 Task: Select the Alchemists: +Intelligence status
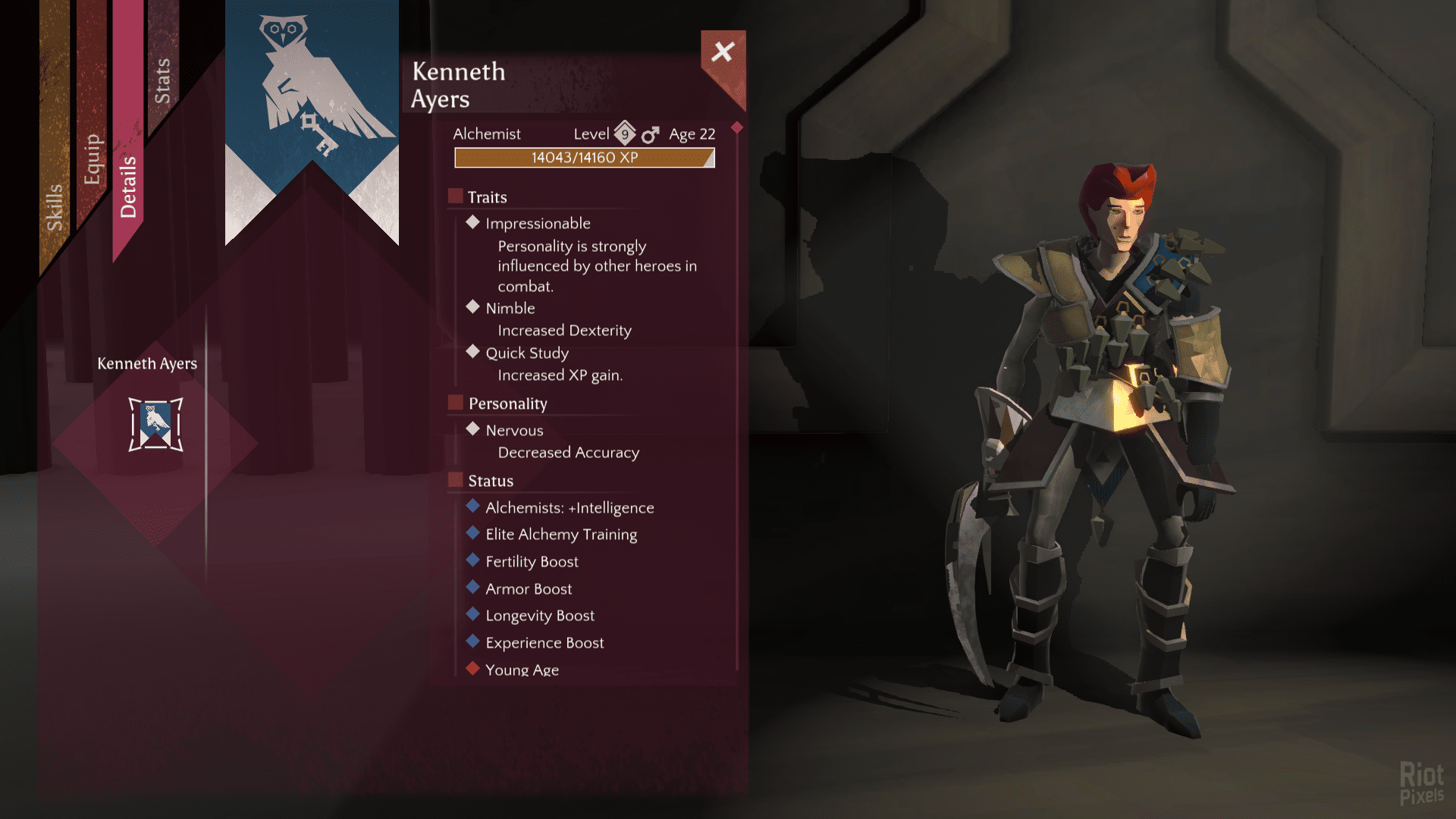click(x=570, y=508)
